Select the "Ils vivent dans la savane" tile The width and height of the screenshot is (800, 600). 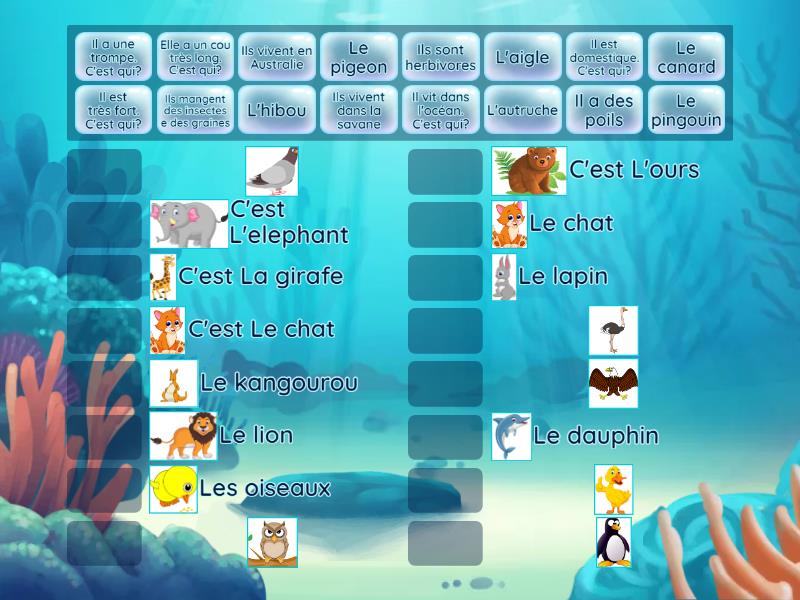(x=359, y=110)
